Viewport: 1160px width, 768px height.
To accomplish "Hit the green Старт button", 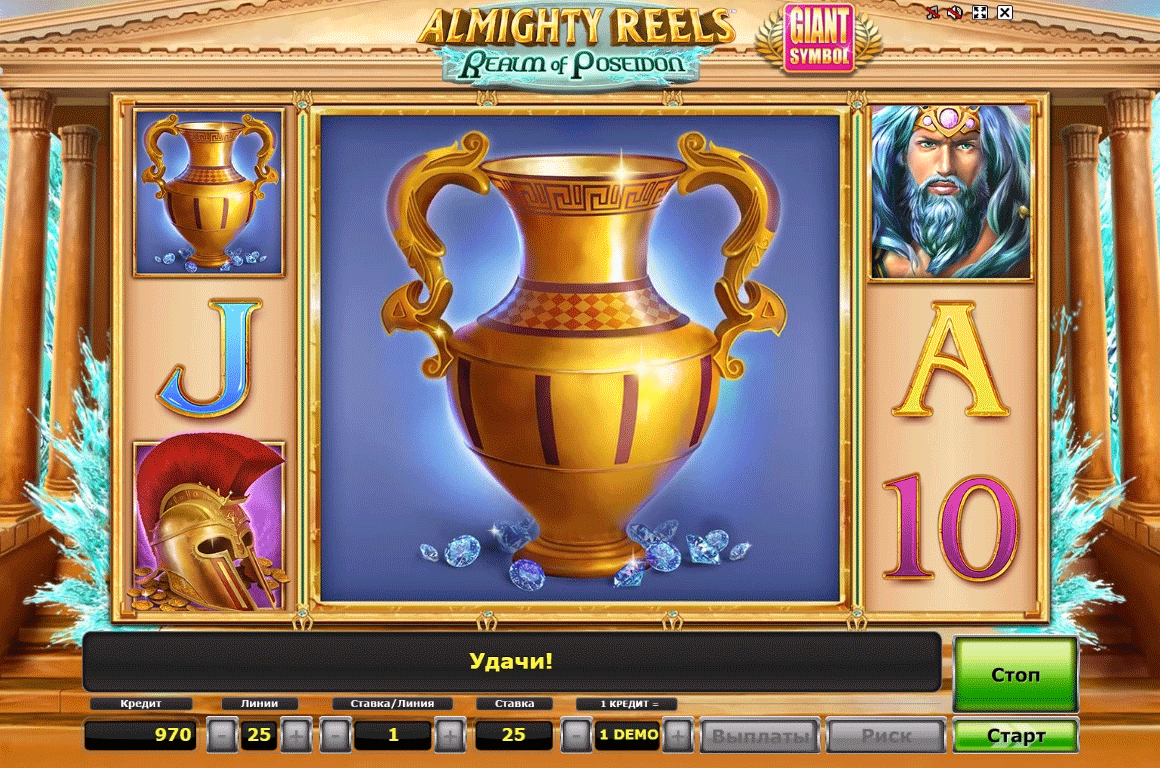I will [1015, 736].
